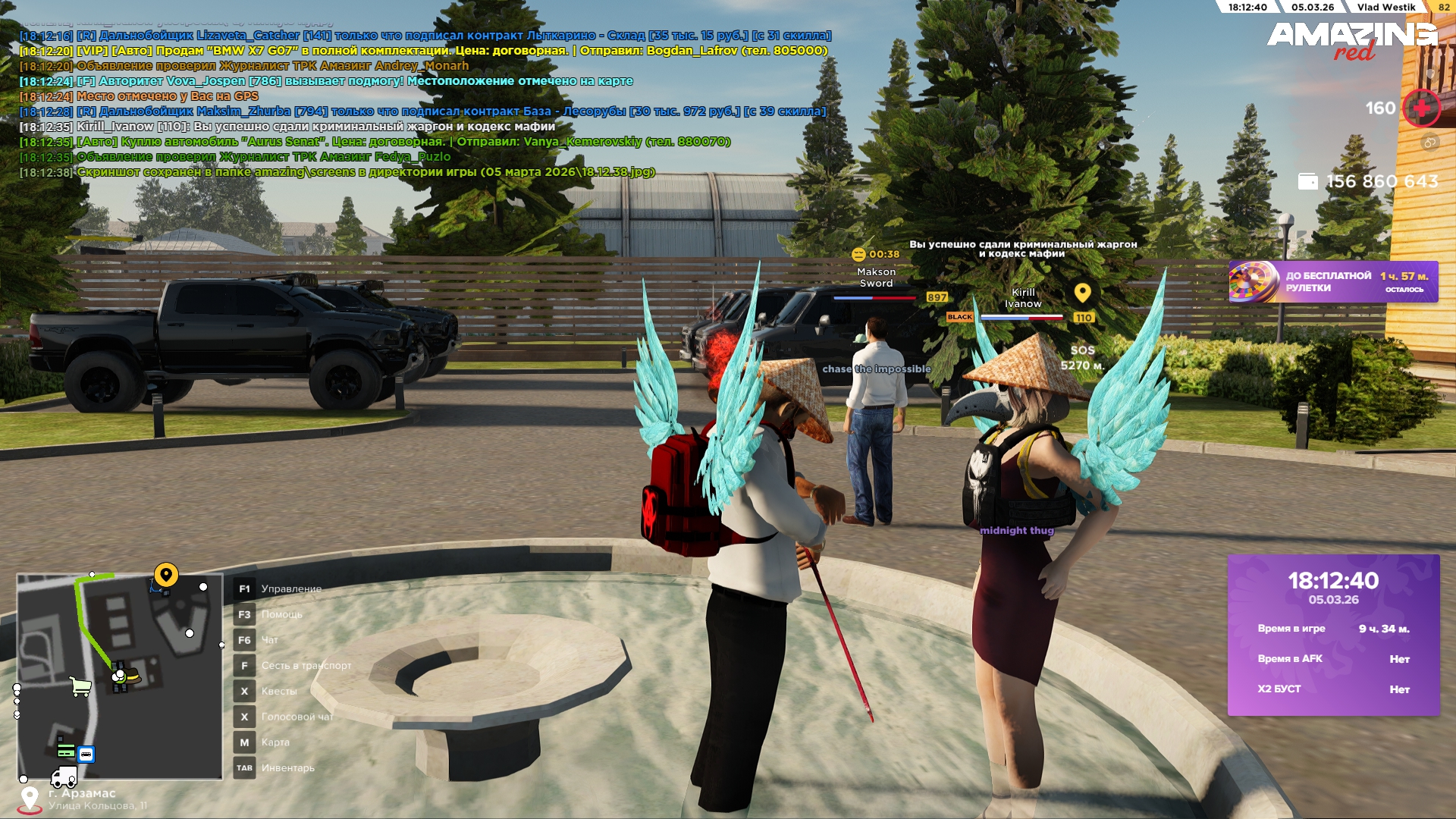The width and height of the screenshot is (1456, 819).
Task: Click the purple session time panel
Action: pos(1333,635)
